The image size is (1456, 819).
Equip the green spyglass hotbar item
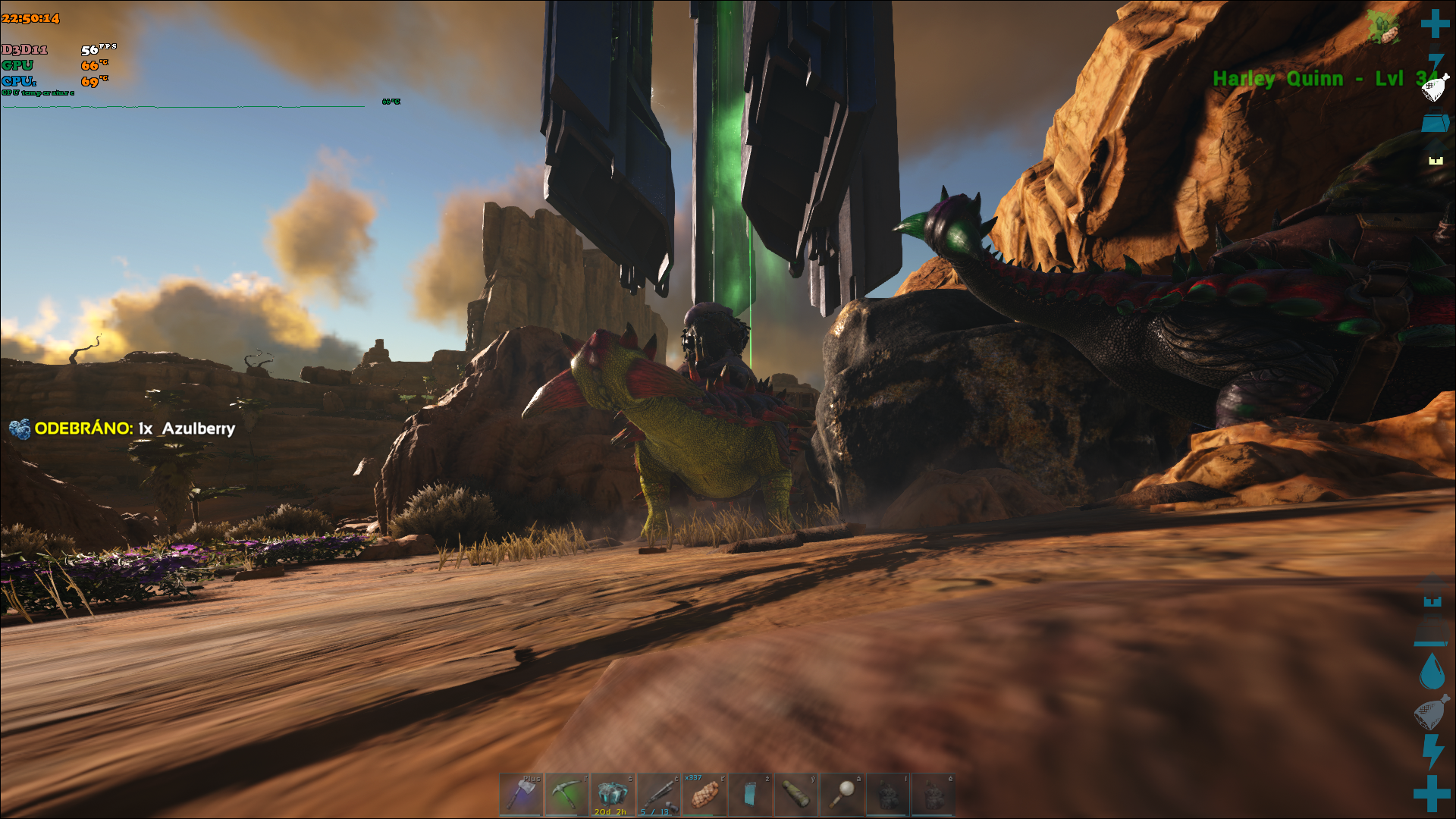tap(795, 794)
